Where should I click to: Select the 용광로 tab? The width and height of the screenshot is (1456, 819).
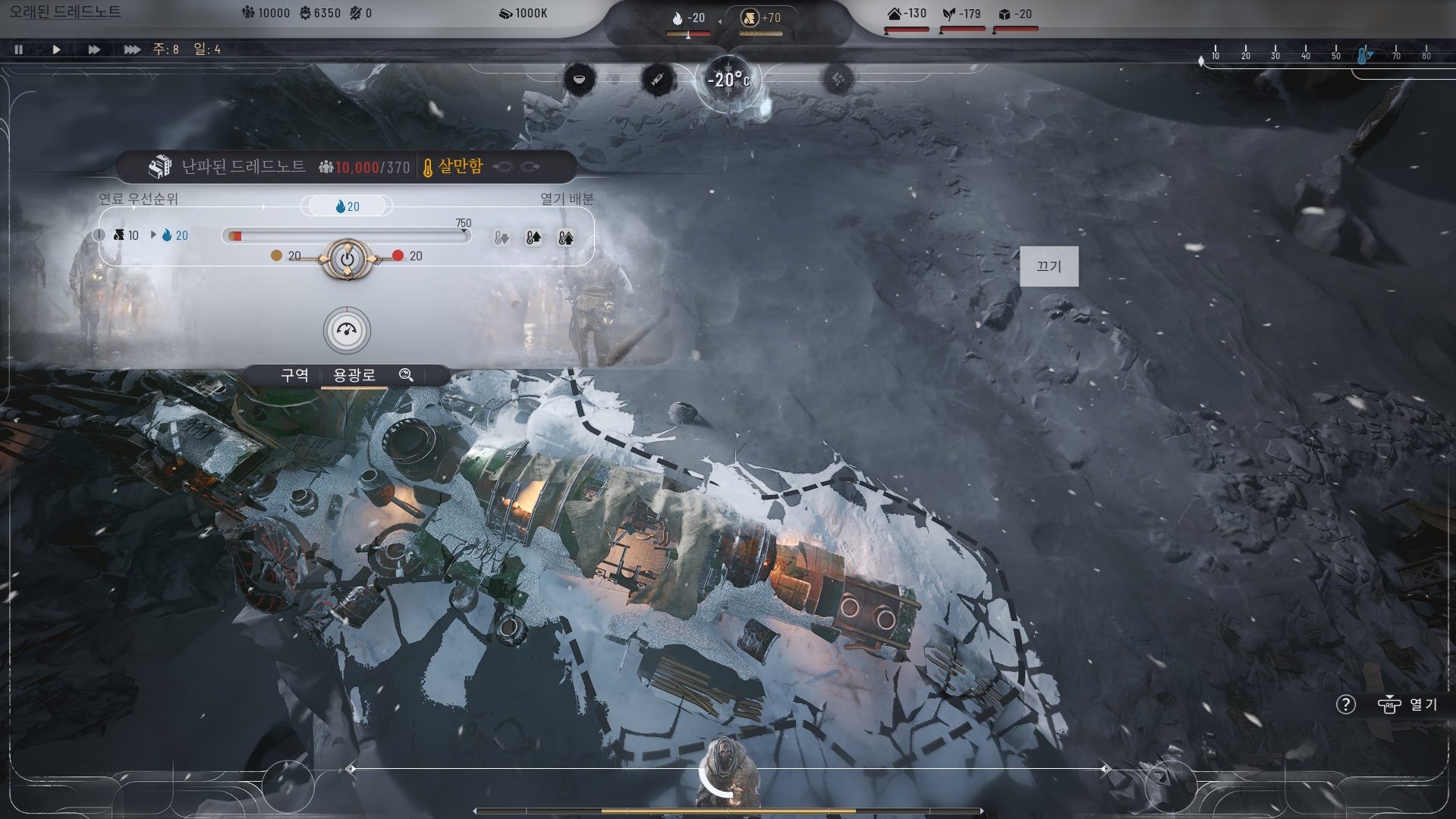click(354, 375)
